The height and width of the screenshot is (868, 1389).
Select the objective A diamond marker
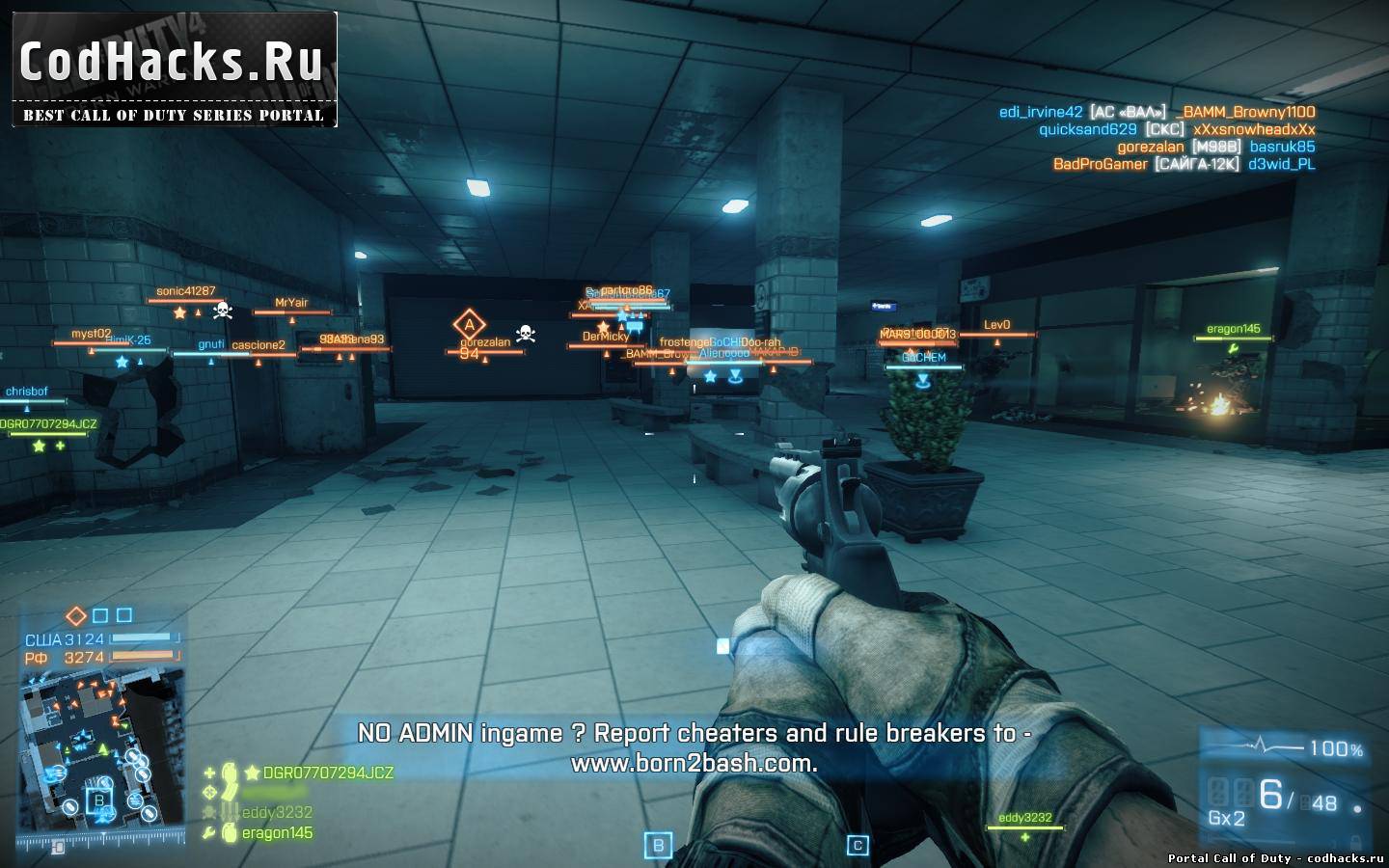point(470,324)
